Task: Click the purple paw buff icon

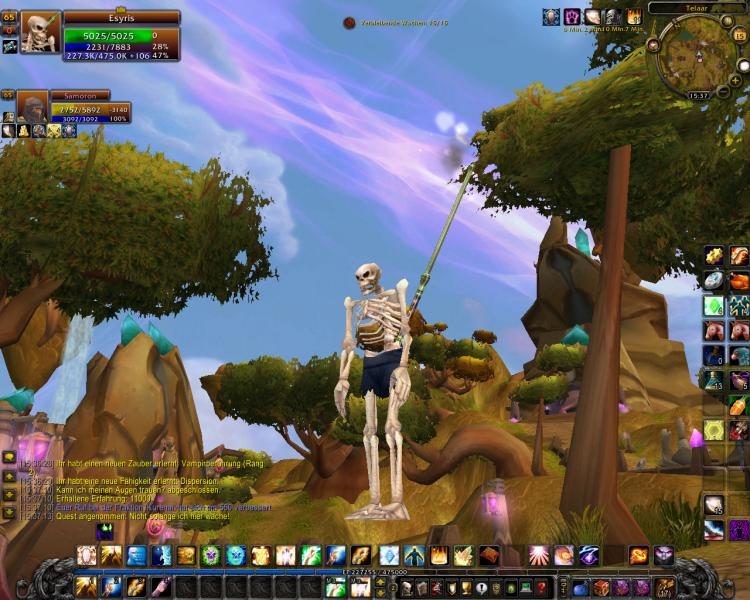Action: coord(574,17)
